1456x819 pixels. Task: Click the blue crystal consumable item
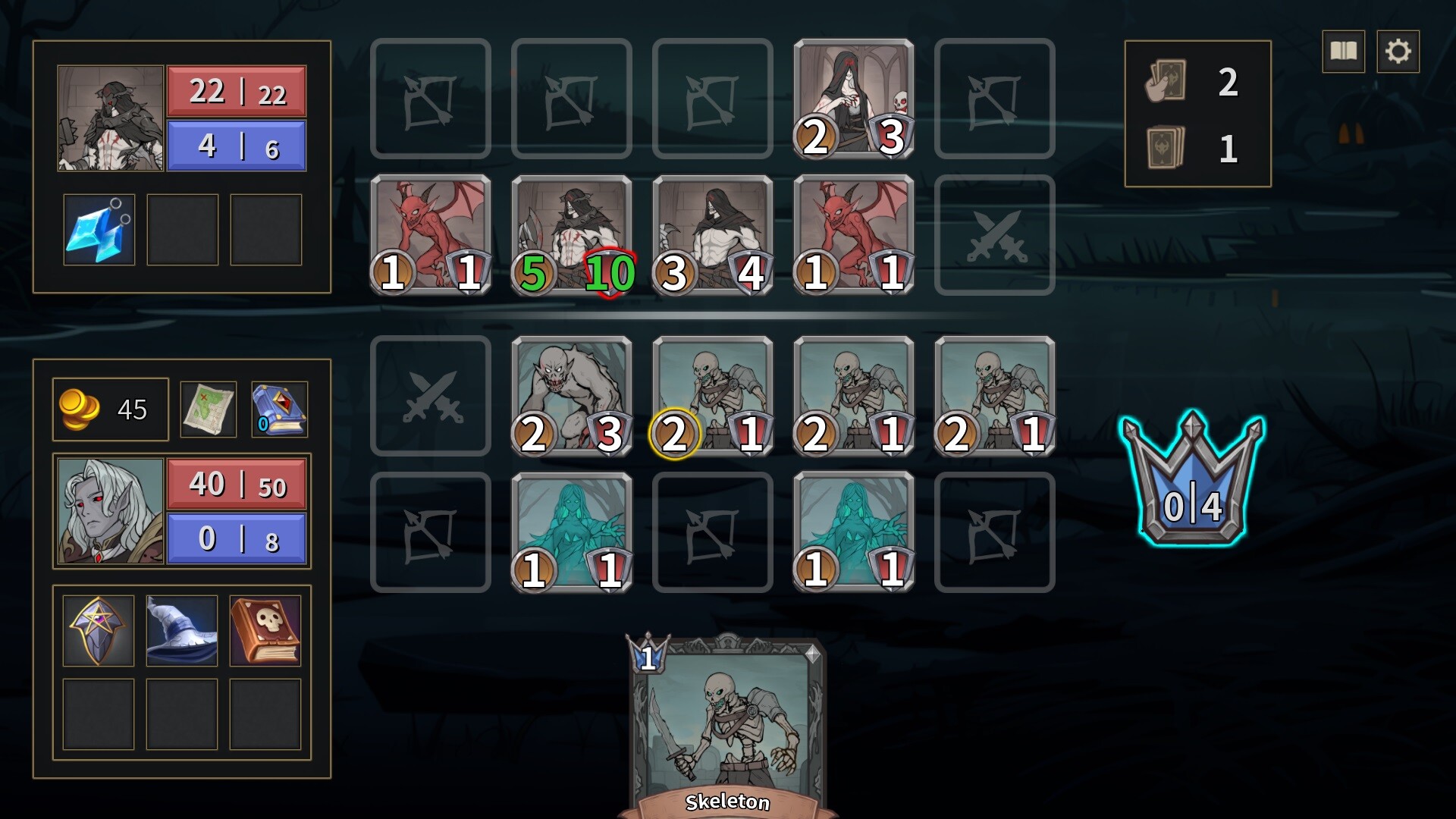(97, 227)
